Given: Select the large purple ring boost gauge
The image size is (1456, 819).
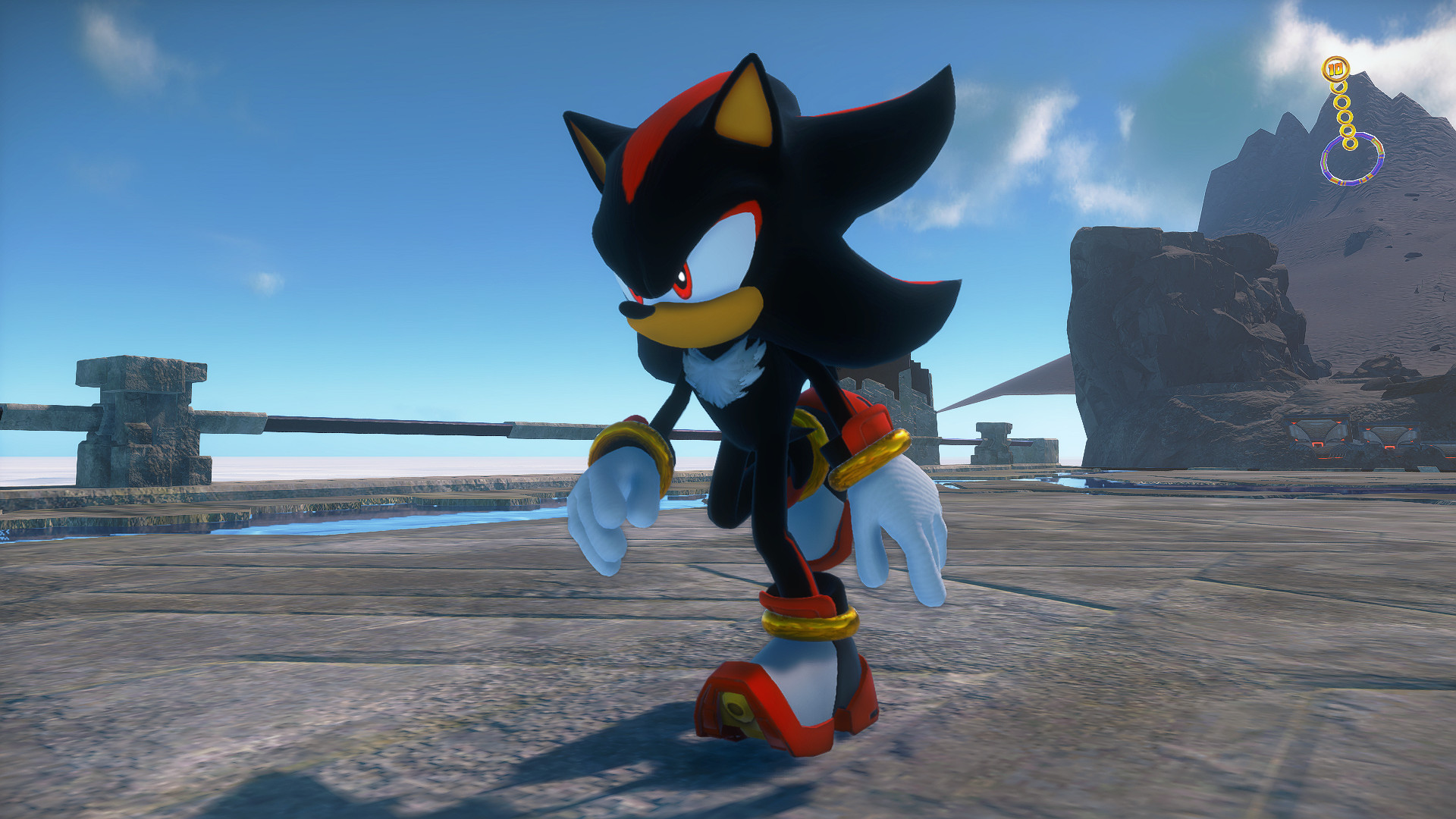Looking at the screenshot, I should pyautogui.click(x=1352, y=158).
